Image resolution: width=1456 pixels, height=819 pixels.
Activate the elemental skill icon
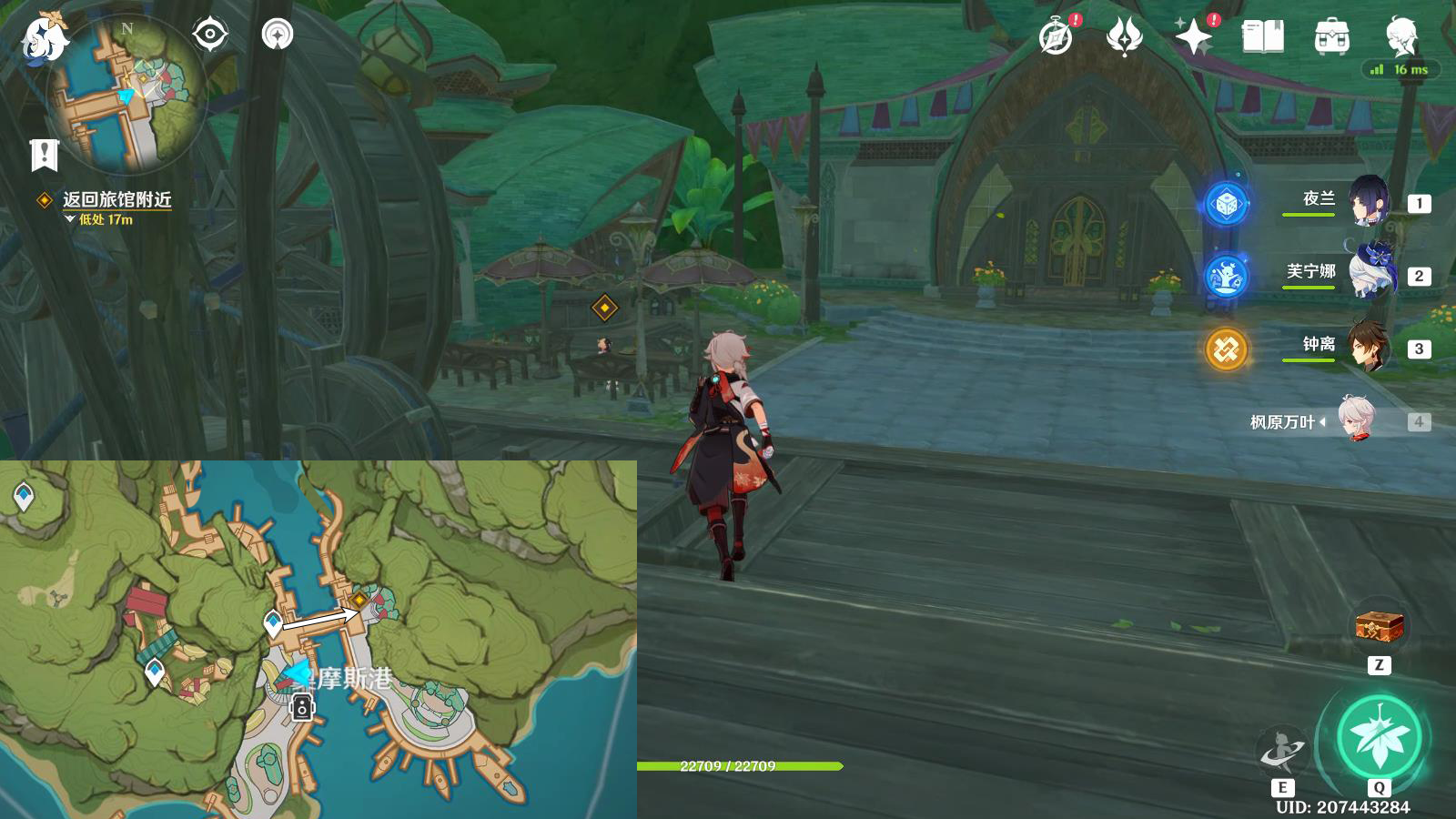(1282, 751)
